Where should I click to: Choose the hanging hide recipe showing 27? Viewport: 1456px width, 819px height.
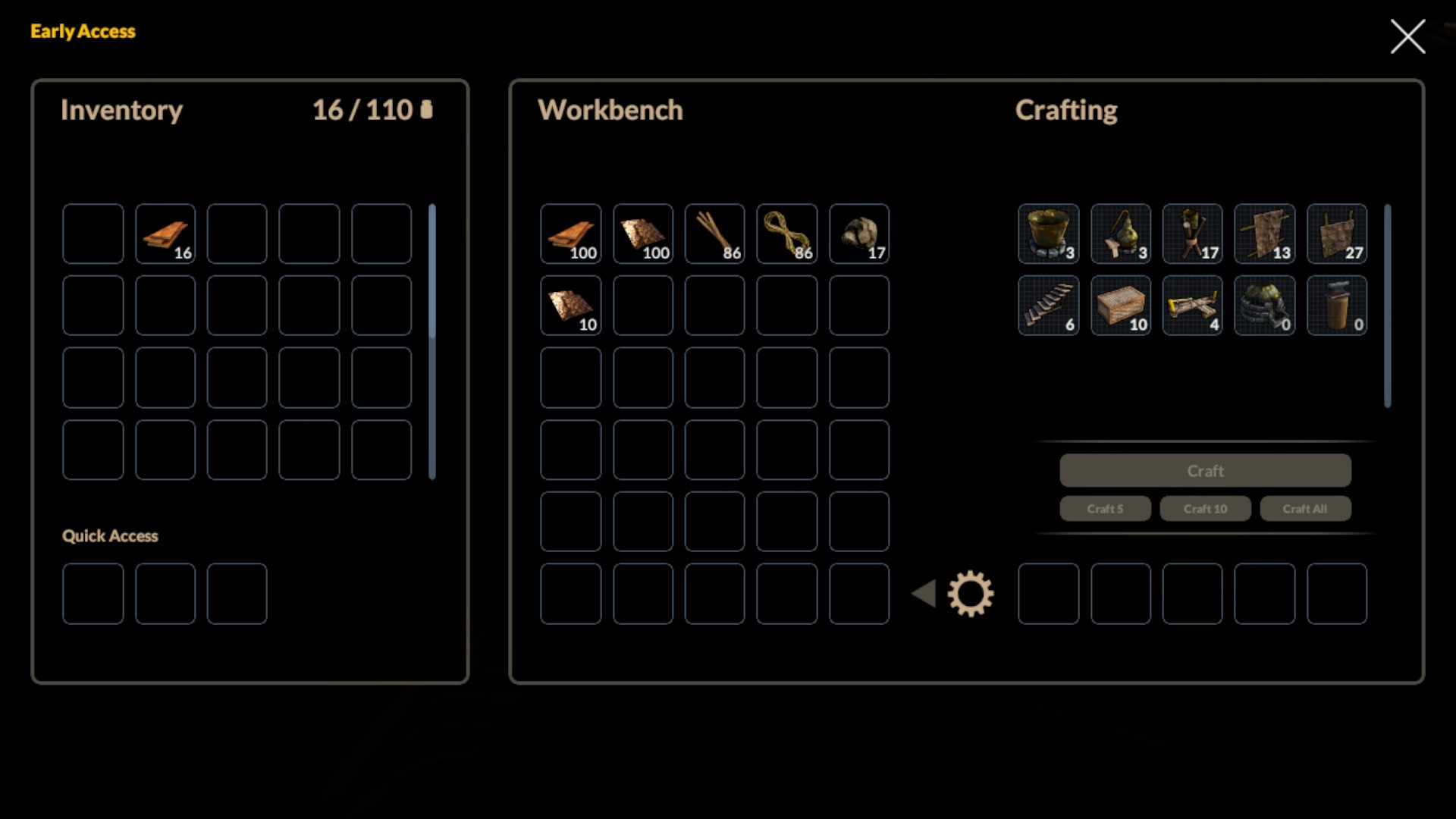click(1336, 234)
